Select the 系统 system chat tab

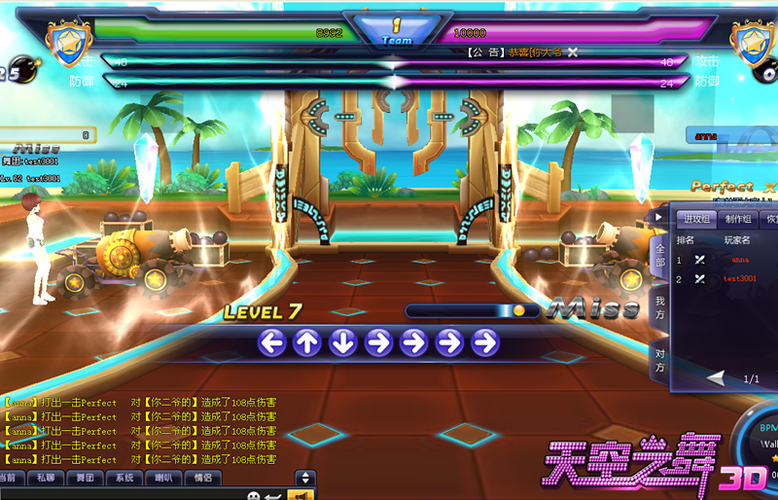pos(124,478)
